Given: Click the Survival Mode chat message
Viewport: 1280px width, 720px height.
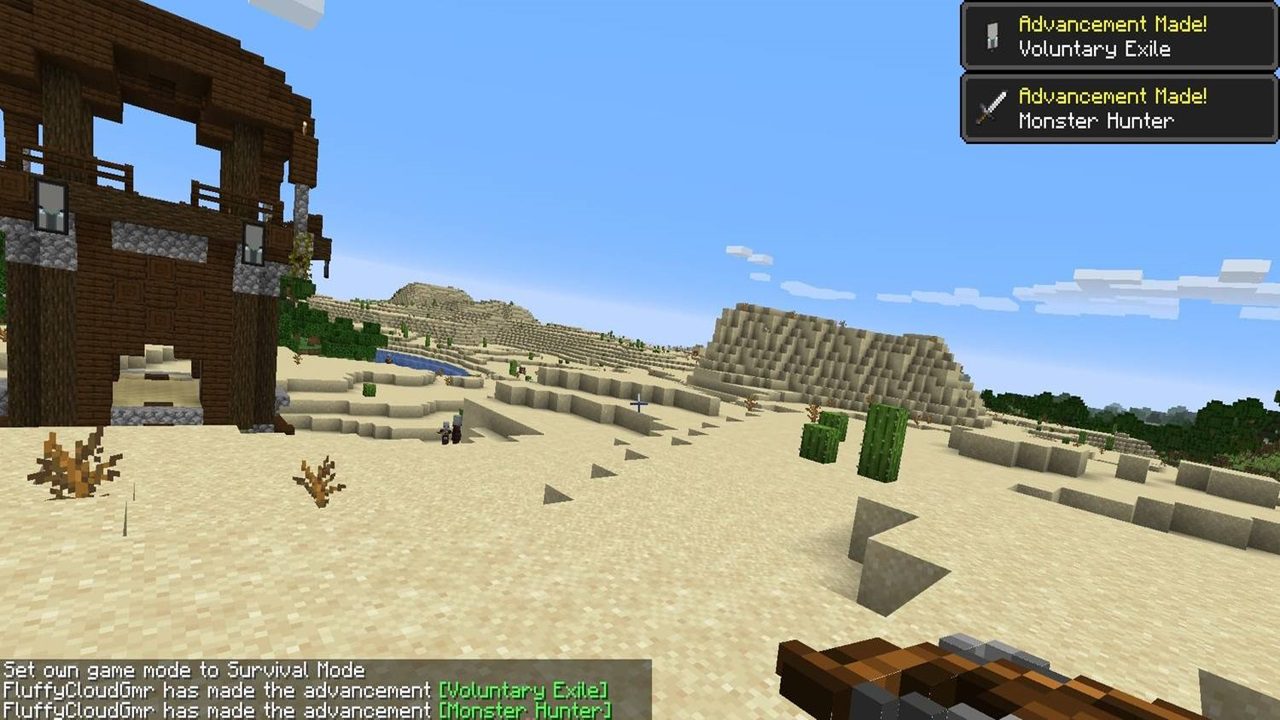Looking at the screenshot, I should (x=184, y=670).
